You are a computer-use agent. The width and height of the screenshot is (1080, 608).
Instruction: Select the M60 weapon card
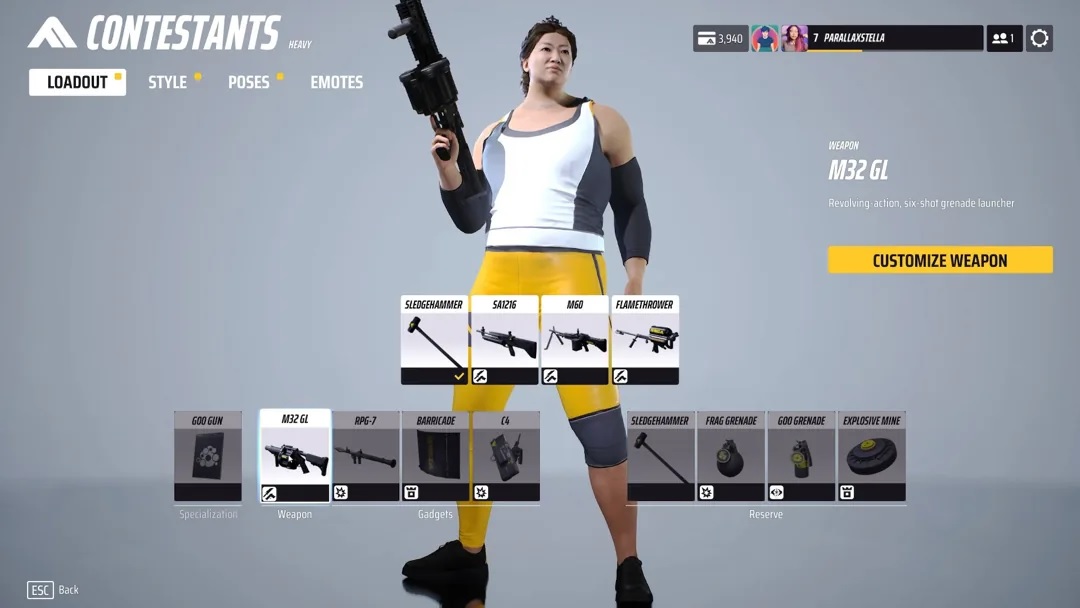575,340
